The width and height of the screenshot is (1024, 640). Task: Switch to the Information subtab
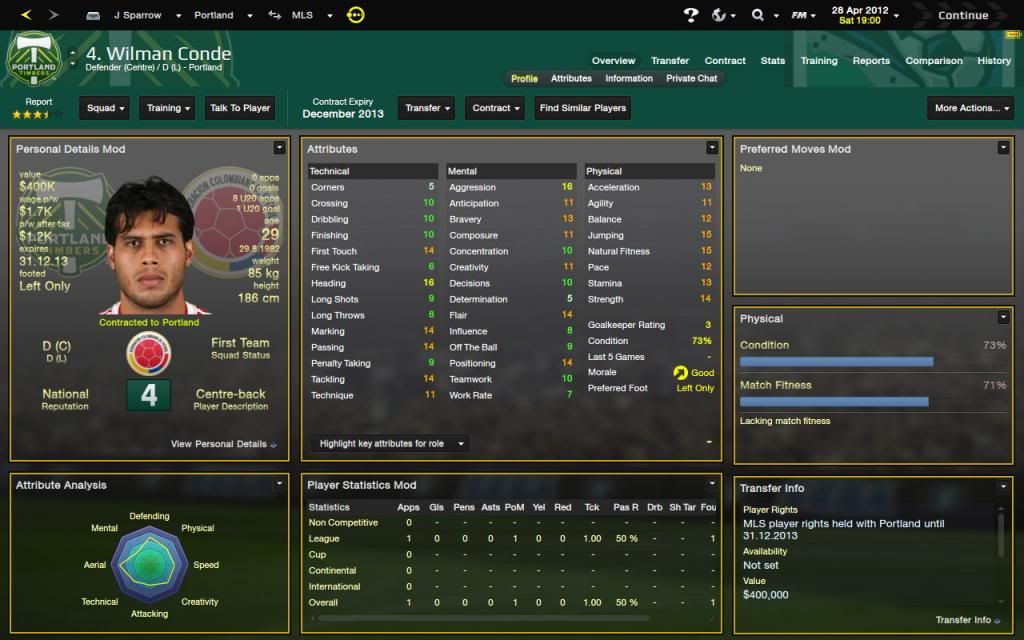pyautogui.click(x=629, y=78)
